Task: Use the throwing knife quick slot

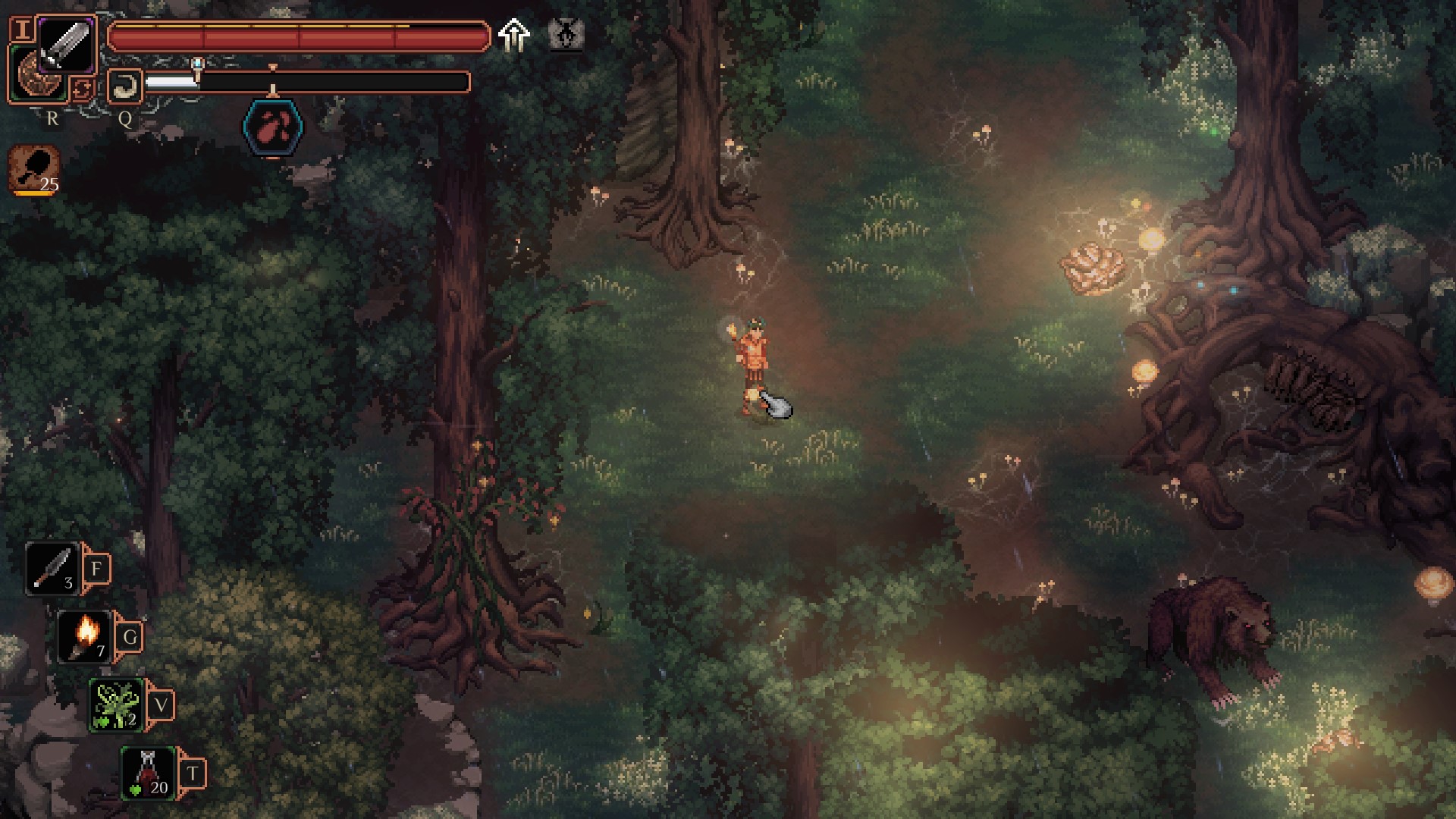Action: pyautogui.click(x=53, y=569)
